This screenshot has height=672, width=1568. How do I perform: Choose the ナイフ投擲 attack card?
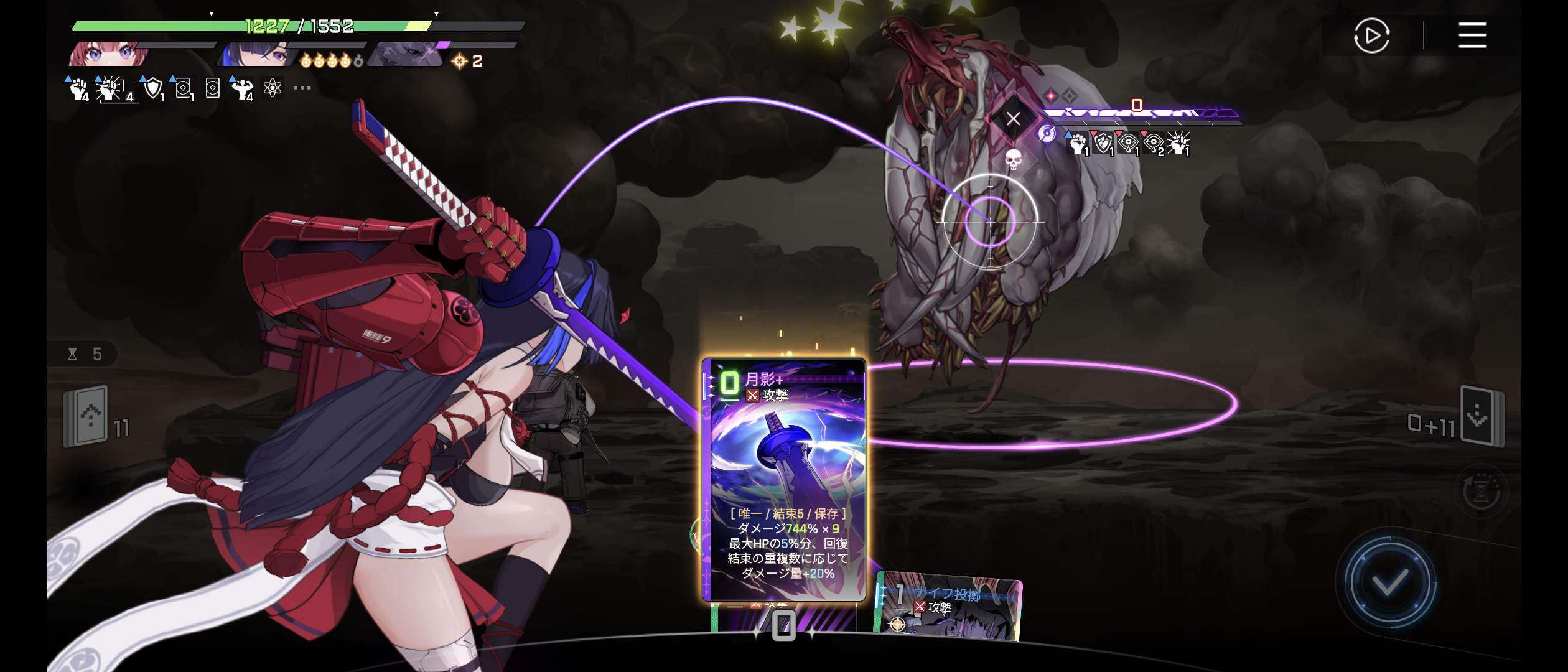pos(948,607)
